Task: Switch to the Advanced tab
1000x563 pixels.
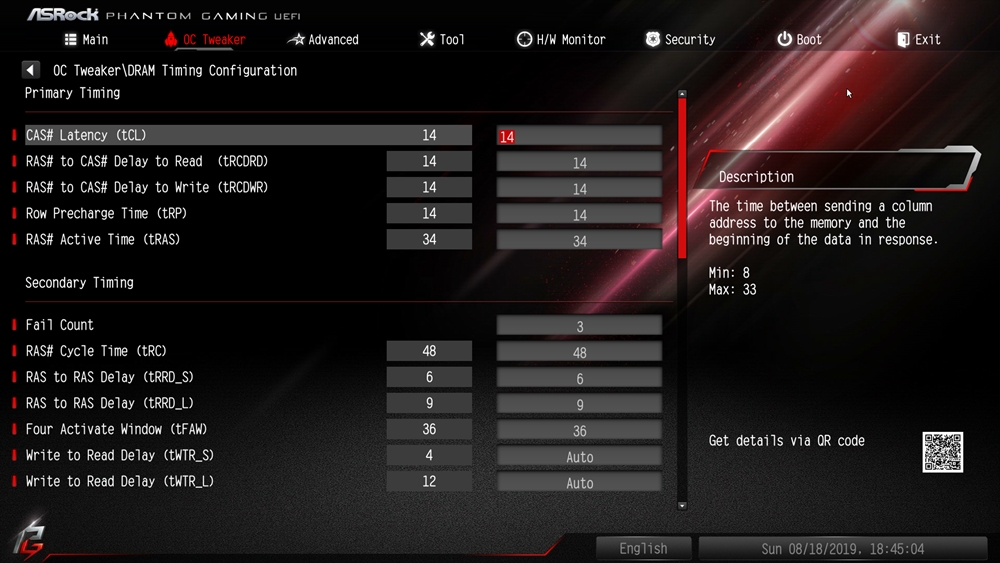Action: tap(323, 40)
